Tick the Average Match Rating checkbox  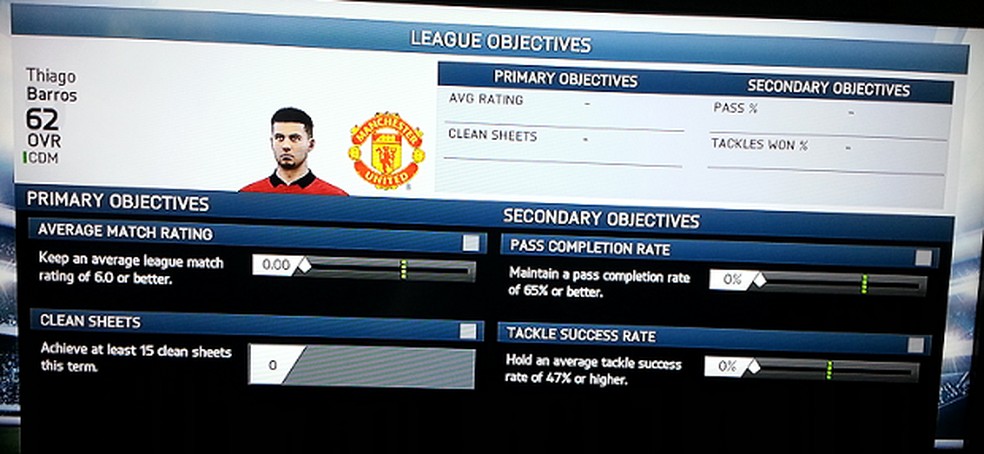(470, 243)
